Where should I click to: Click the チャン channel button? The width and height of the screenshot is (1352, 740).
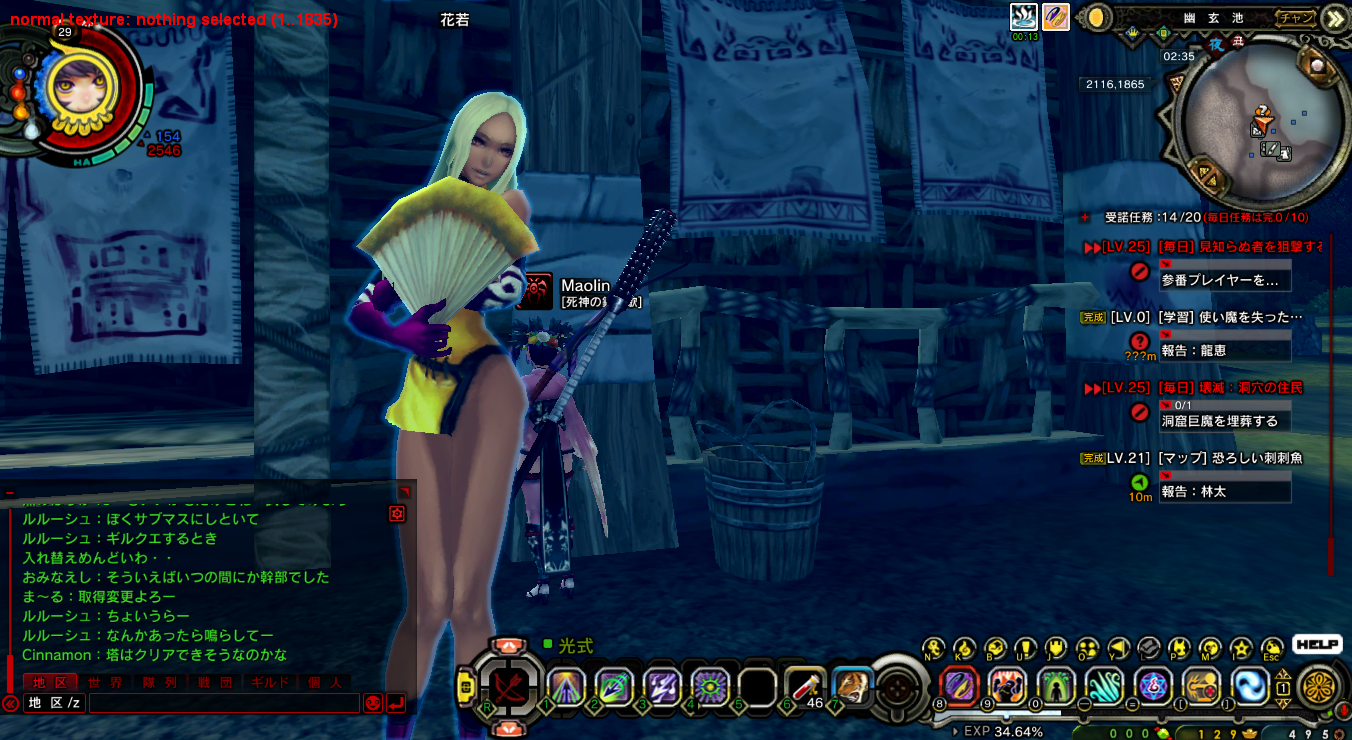pos(1295,17)
